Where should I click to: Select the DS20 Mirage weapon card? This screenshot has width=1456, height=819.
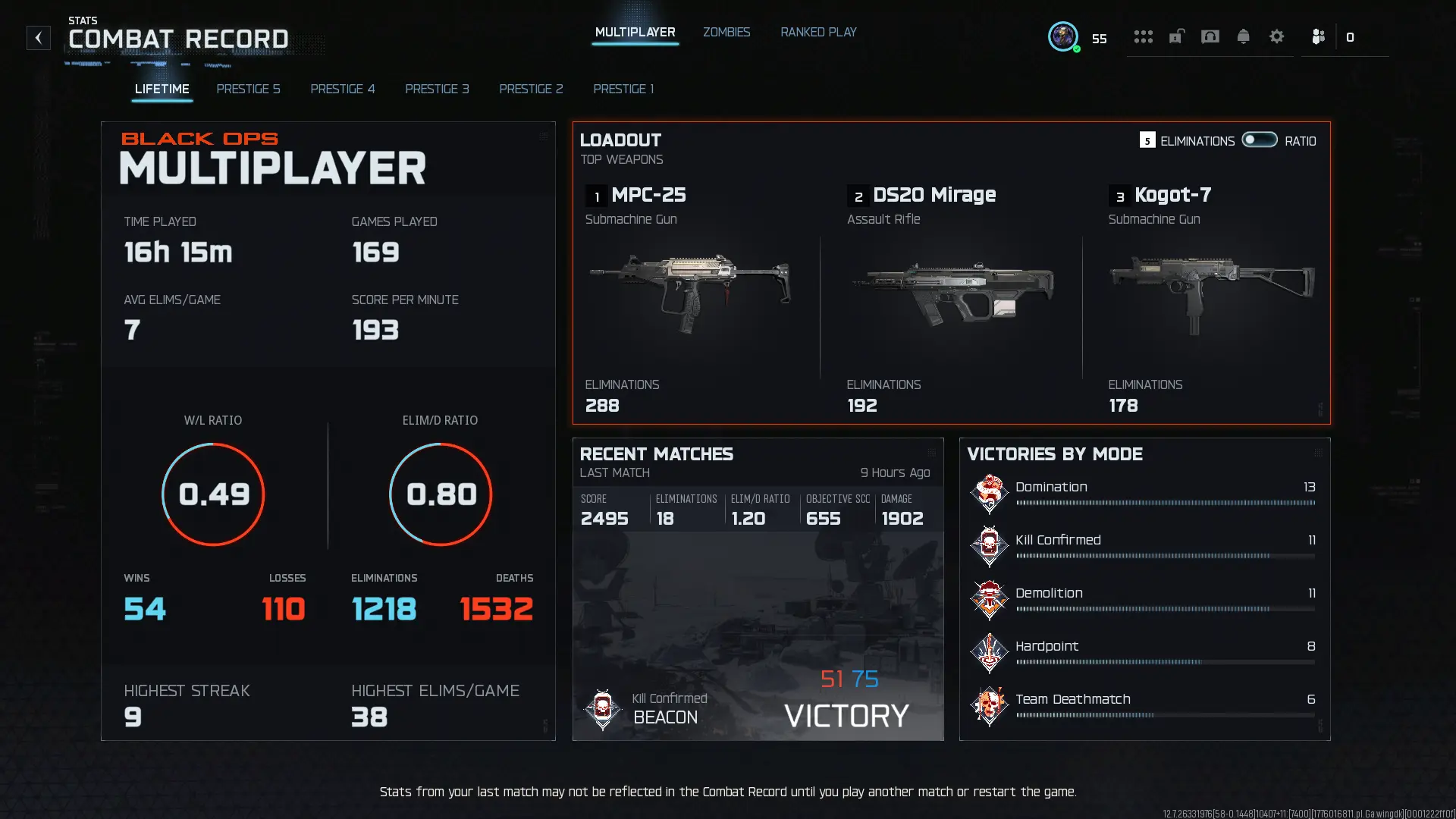click(952, 296)
